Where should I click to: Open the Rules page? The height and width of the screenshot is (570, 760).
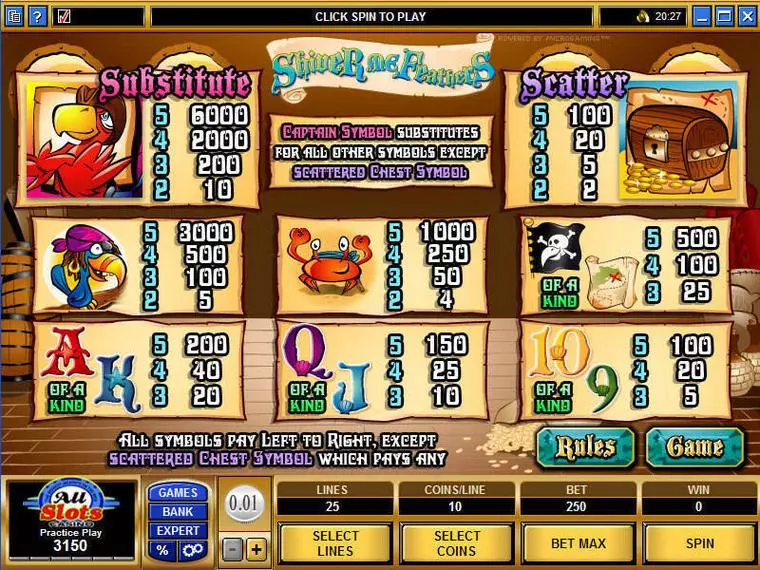[584, 446]
